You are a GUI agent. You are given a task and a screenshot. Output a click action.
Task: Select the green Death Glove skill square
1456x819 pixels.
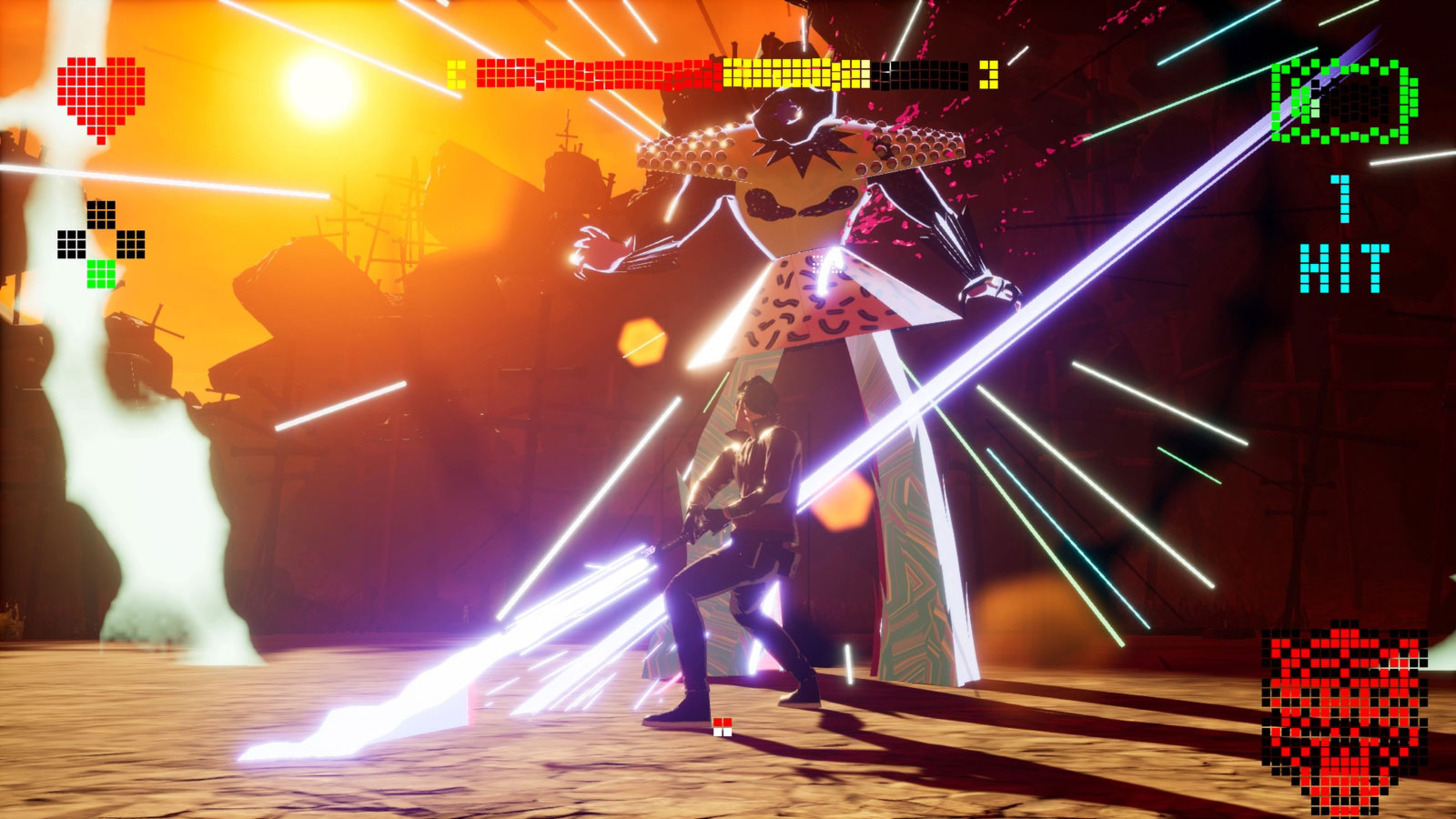101,274
